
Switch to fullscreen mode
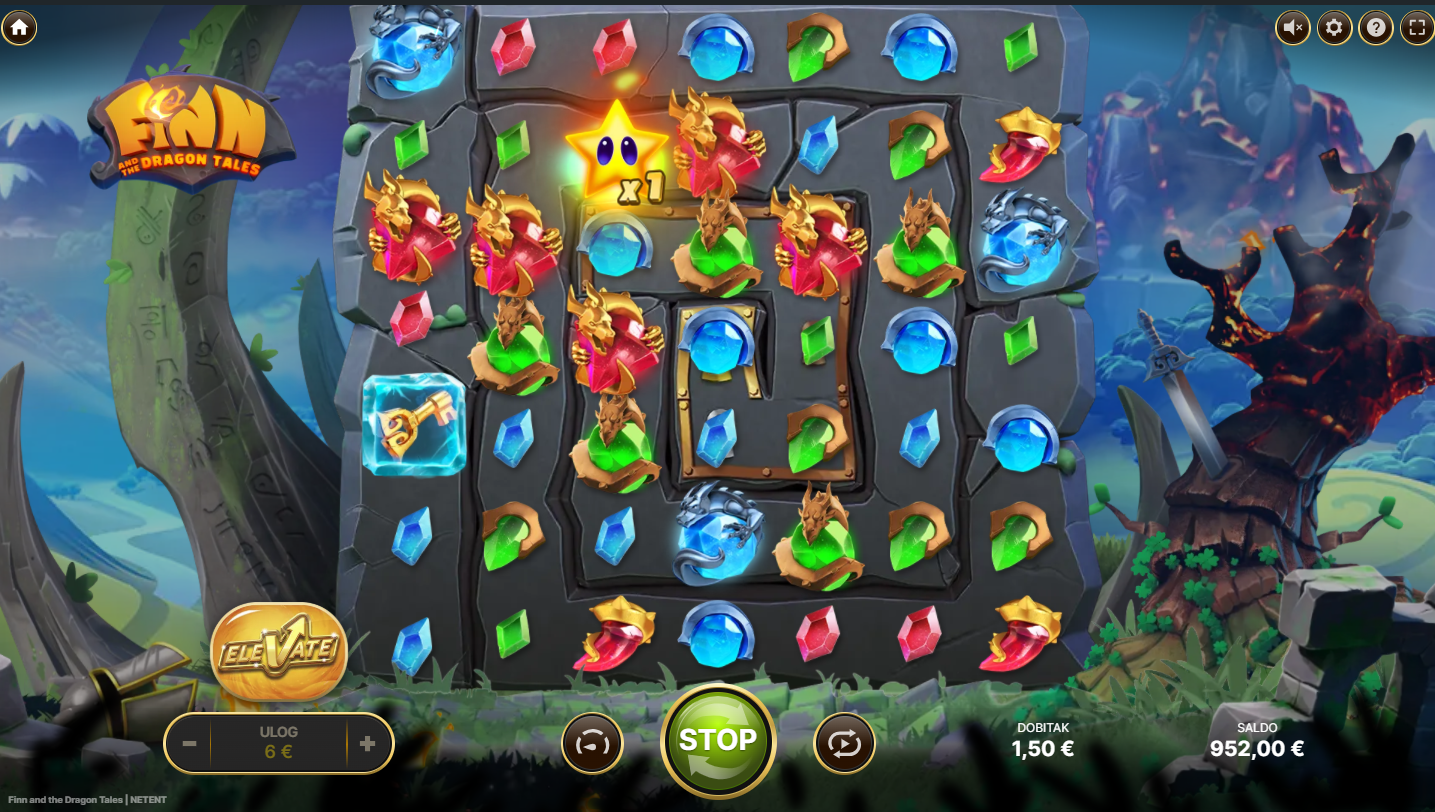[1416, 27]
